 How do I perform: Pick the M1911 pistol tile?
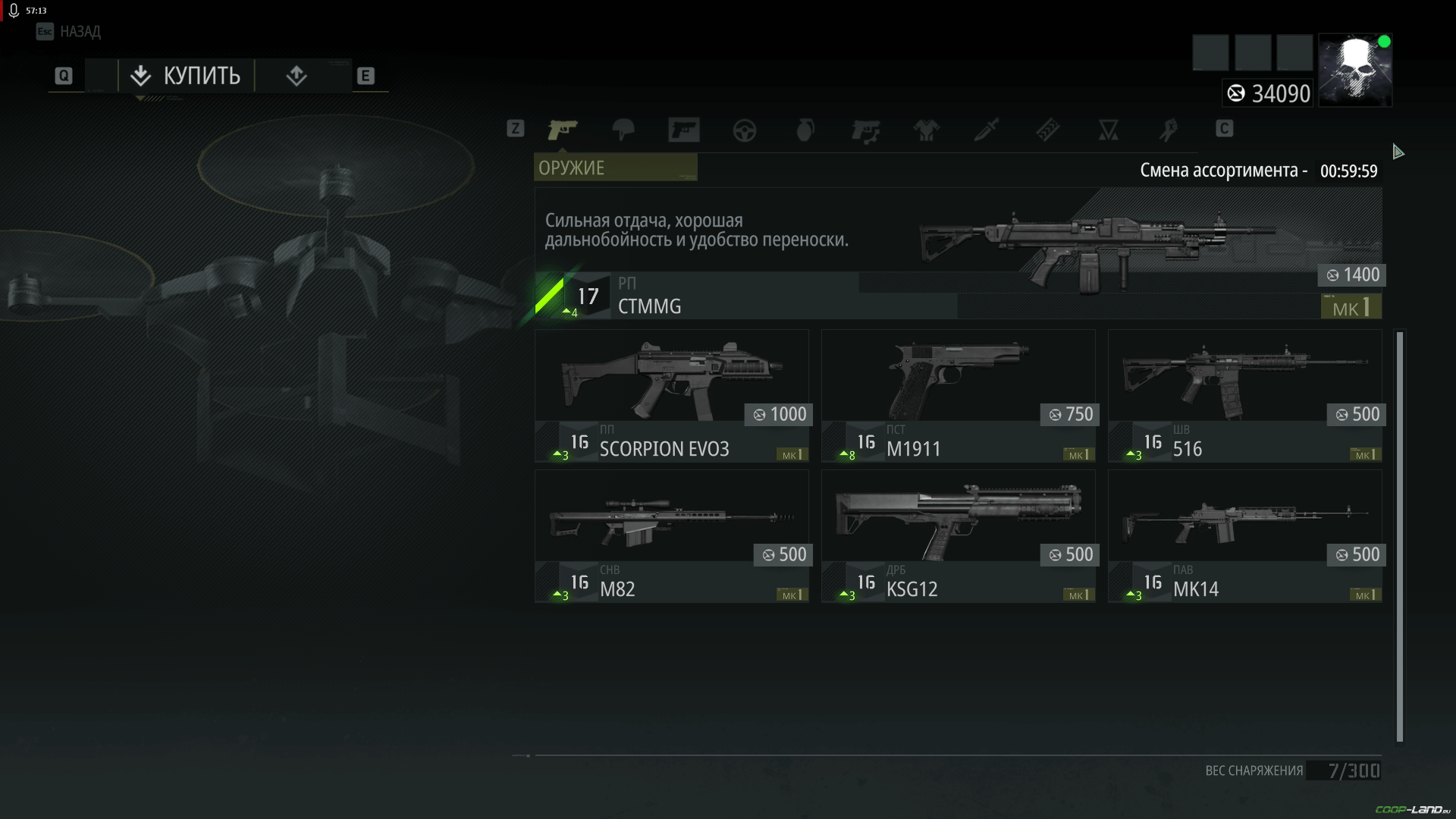coord(958,396)
